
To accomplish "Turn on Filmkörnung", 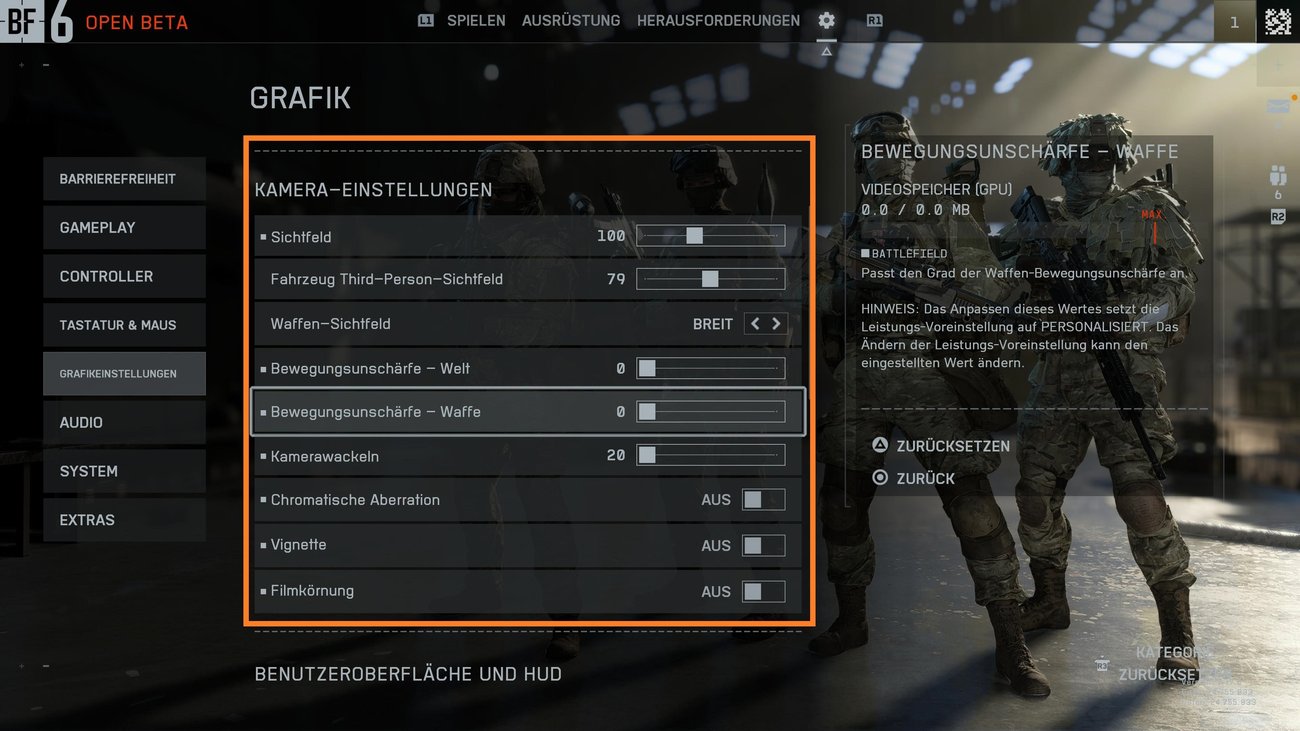I will 764,591.
